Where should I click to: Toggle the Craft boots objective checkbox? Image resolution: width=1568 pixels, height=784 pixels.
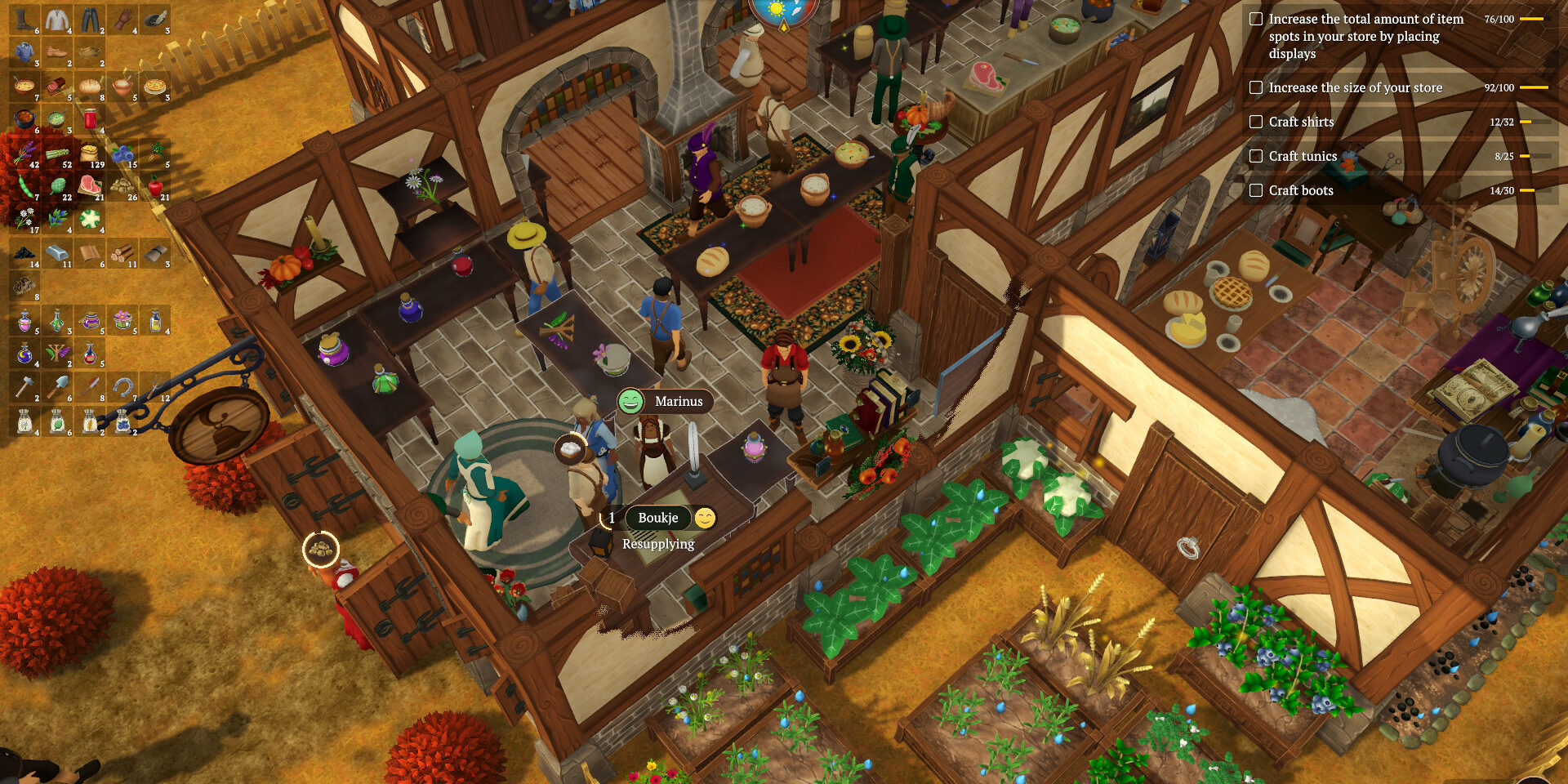coord(1256,190)
